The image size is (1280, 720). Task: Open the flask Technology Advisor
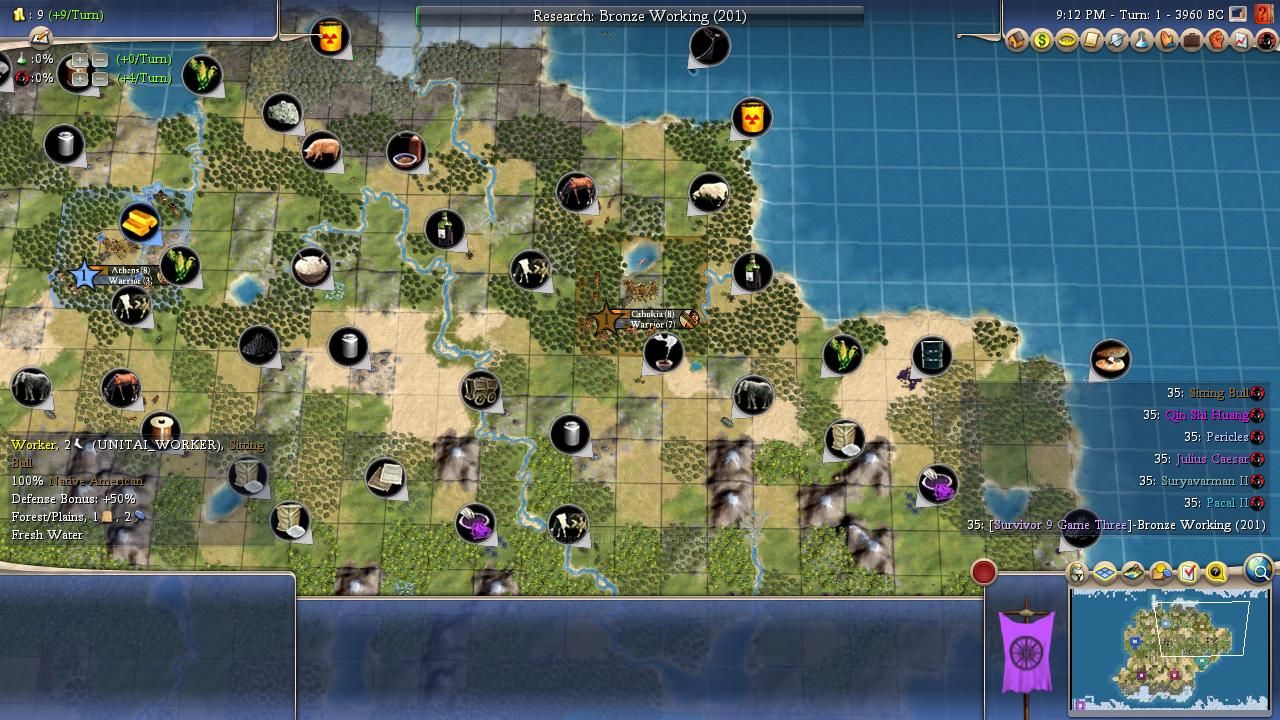pyautogui.click(x=1142, y=41)
